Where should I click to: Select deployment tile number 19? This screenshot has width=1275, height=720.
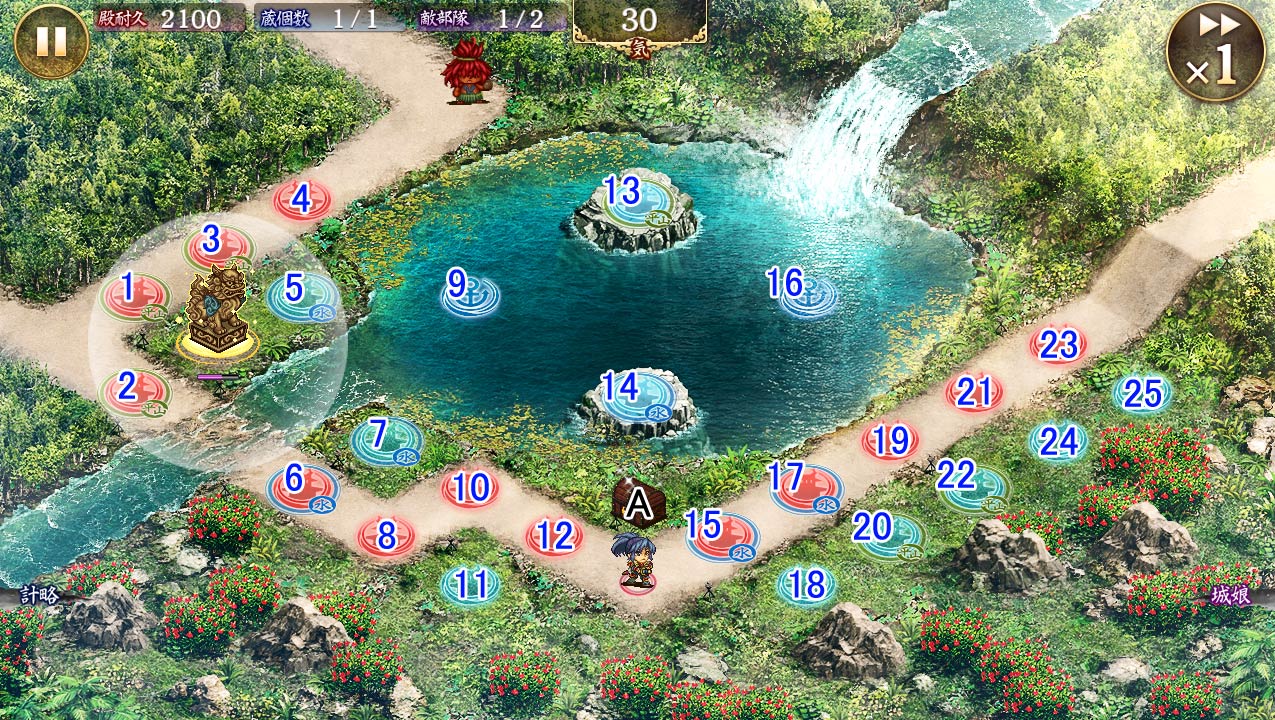(x=890, y=440)
